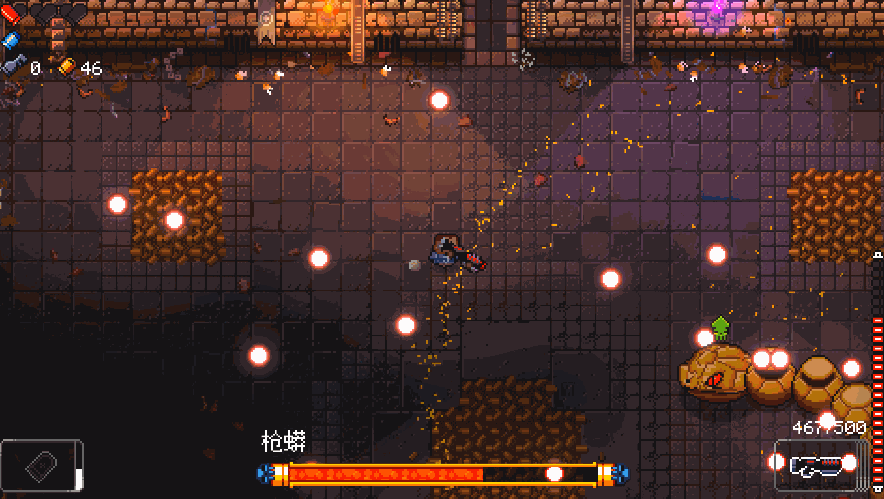Select the equipped gun slot
884x499 pixels.
[x=813, y=465]
